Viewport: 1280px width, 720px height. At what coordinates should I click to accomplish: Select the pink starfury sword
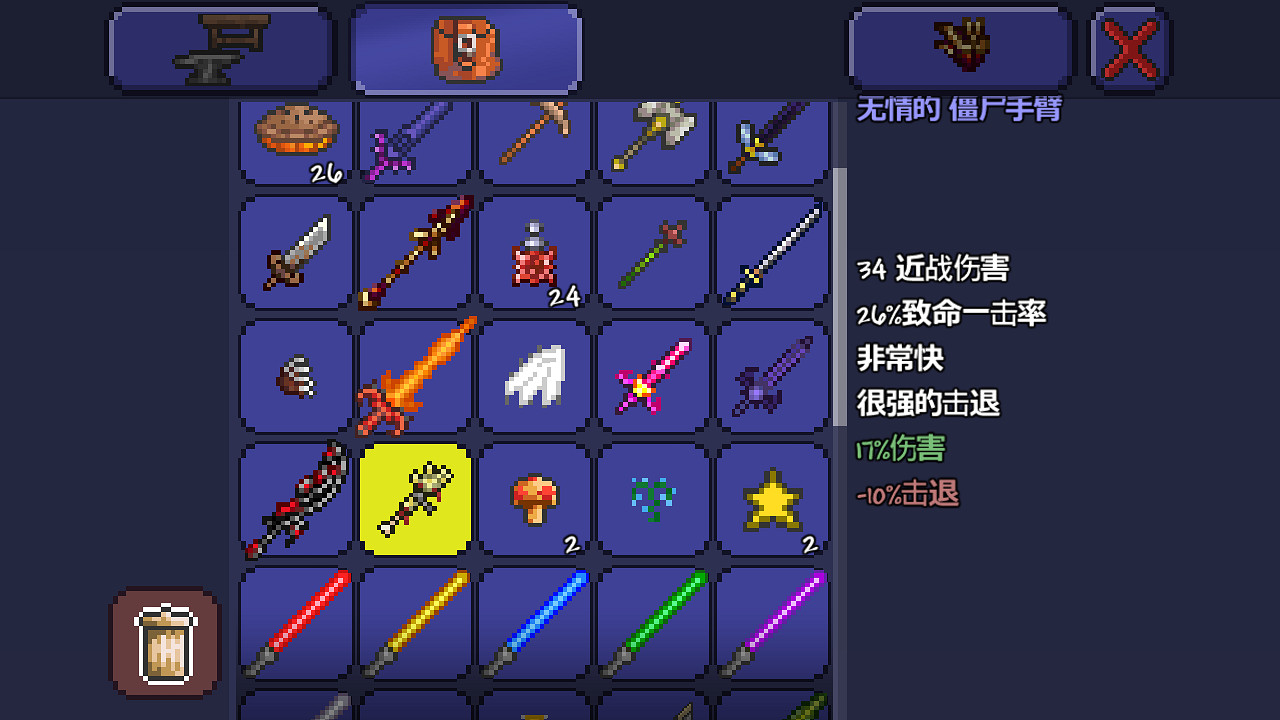click(653, 376)
